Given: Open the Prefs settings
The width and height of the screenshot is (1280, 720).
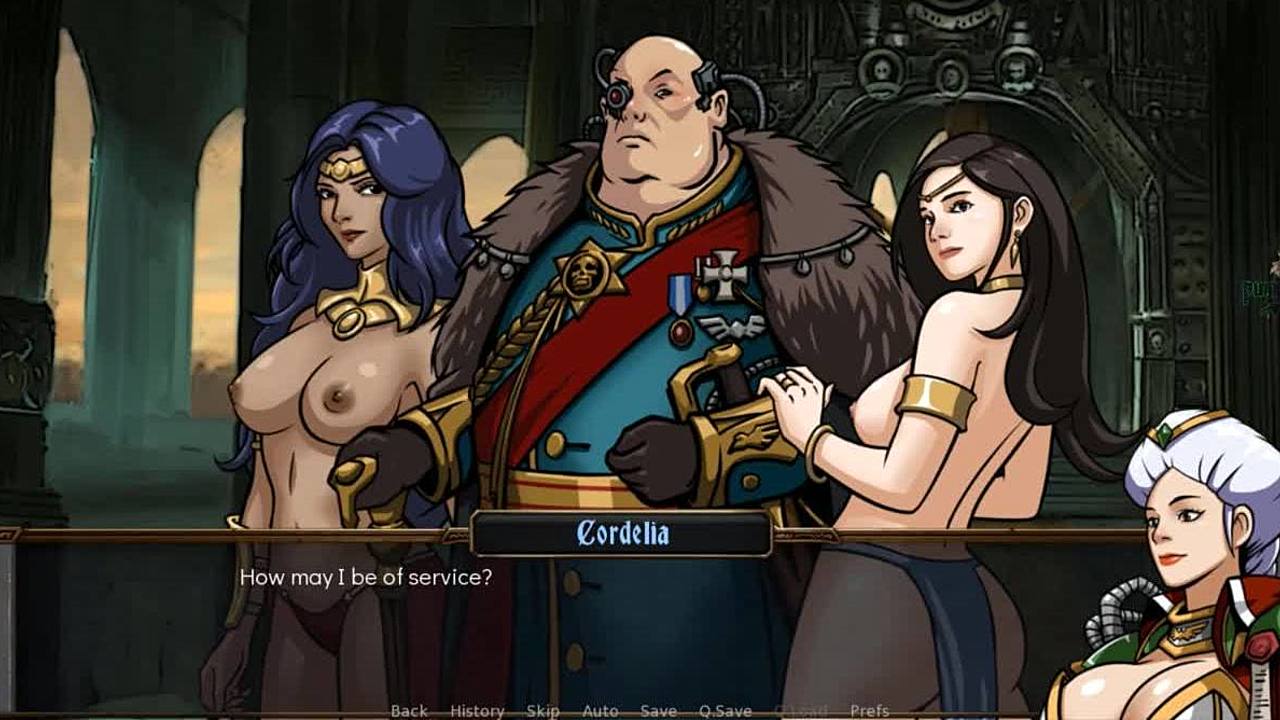Looking at the screenshot, I should [869, 711].
